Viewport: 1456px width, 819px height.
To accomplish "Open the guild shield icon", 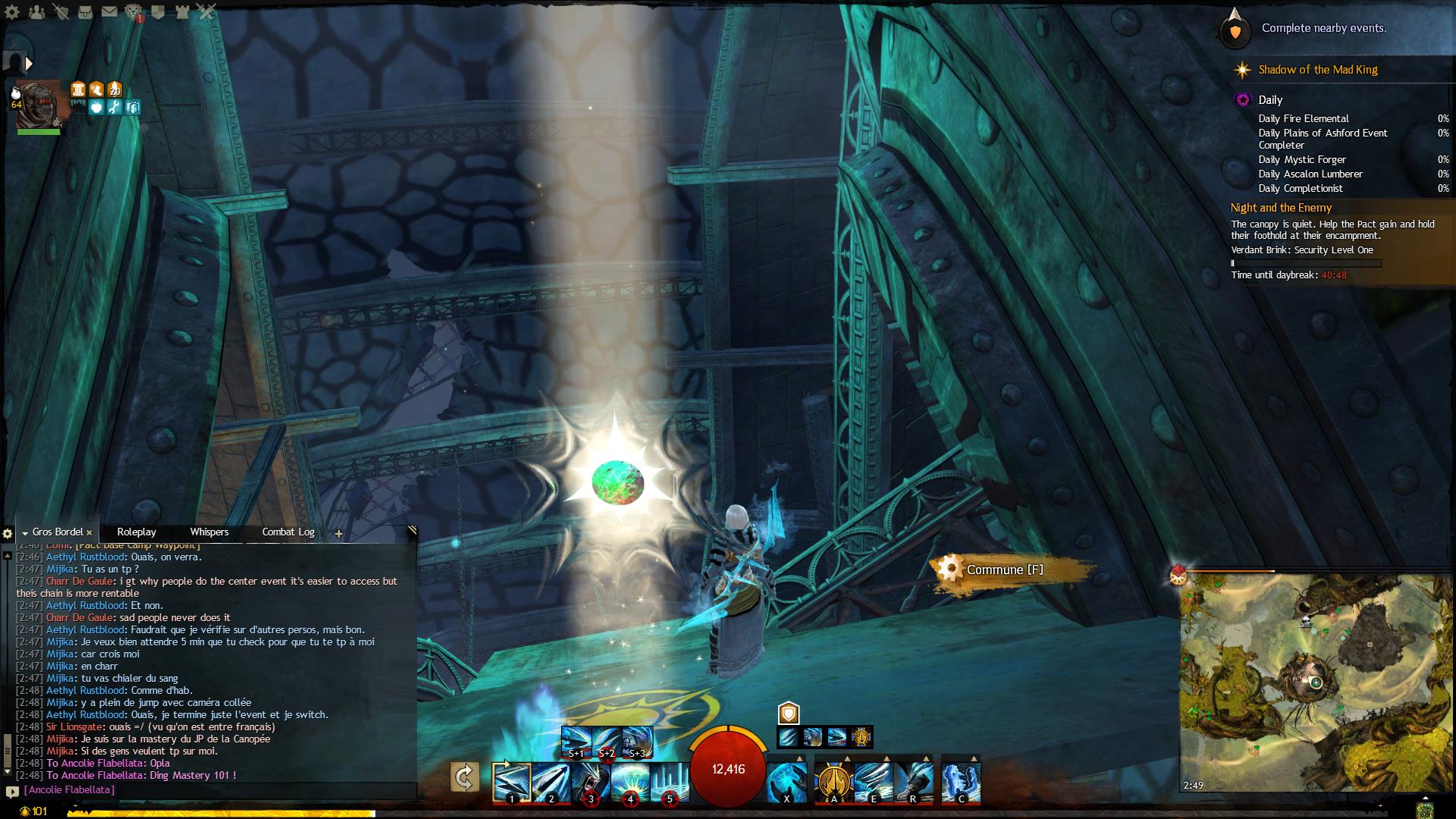I will coord(158,12).
